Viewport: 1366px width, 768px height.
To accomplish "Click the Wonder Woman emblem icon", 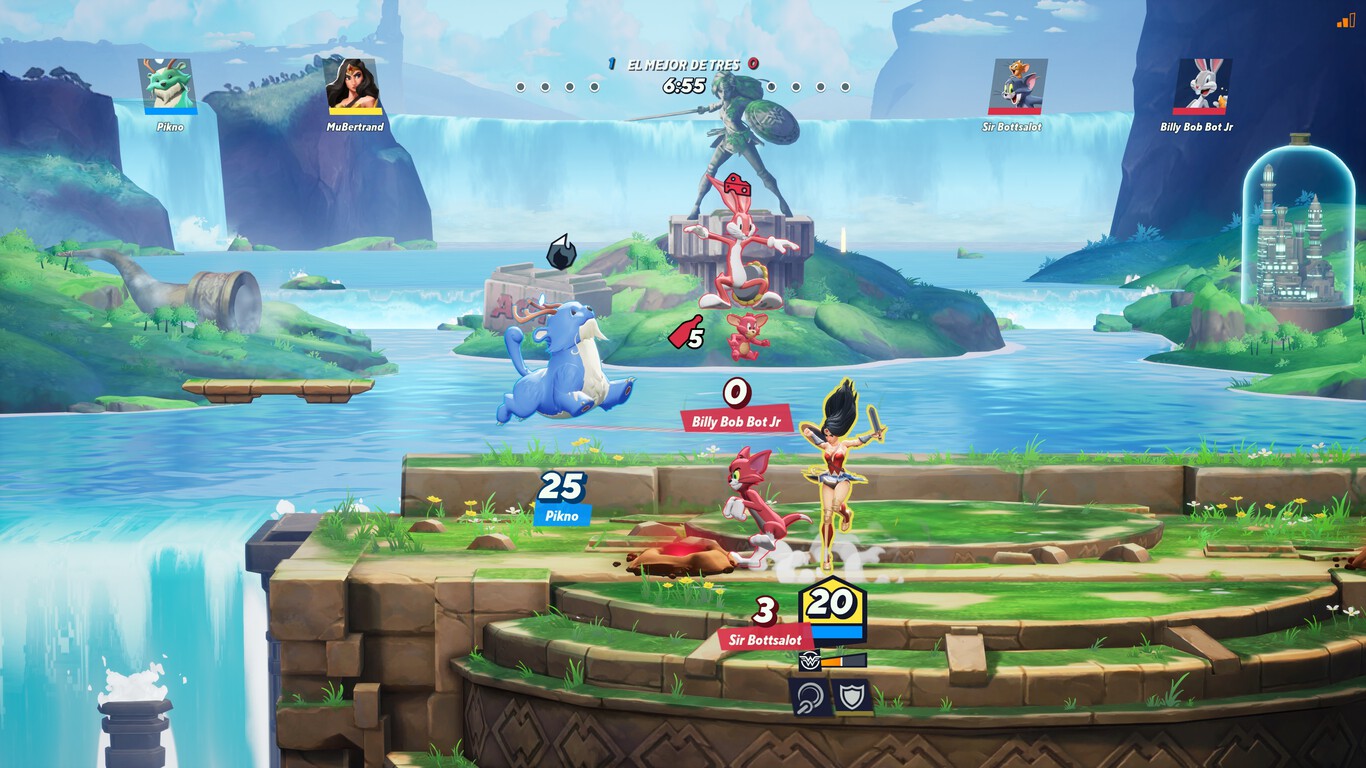I will (x=808, y=660).
